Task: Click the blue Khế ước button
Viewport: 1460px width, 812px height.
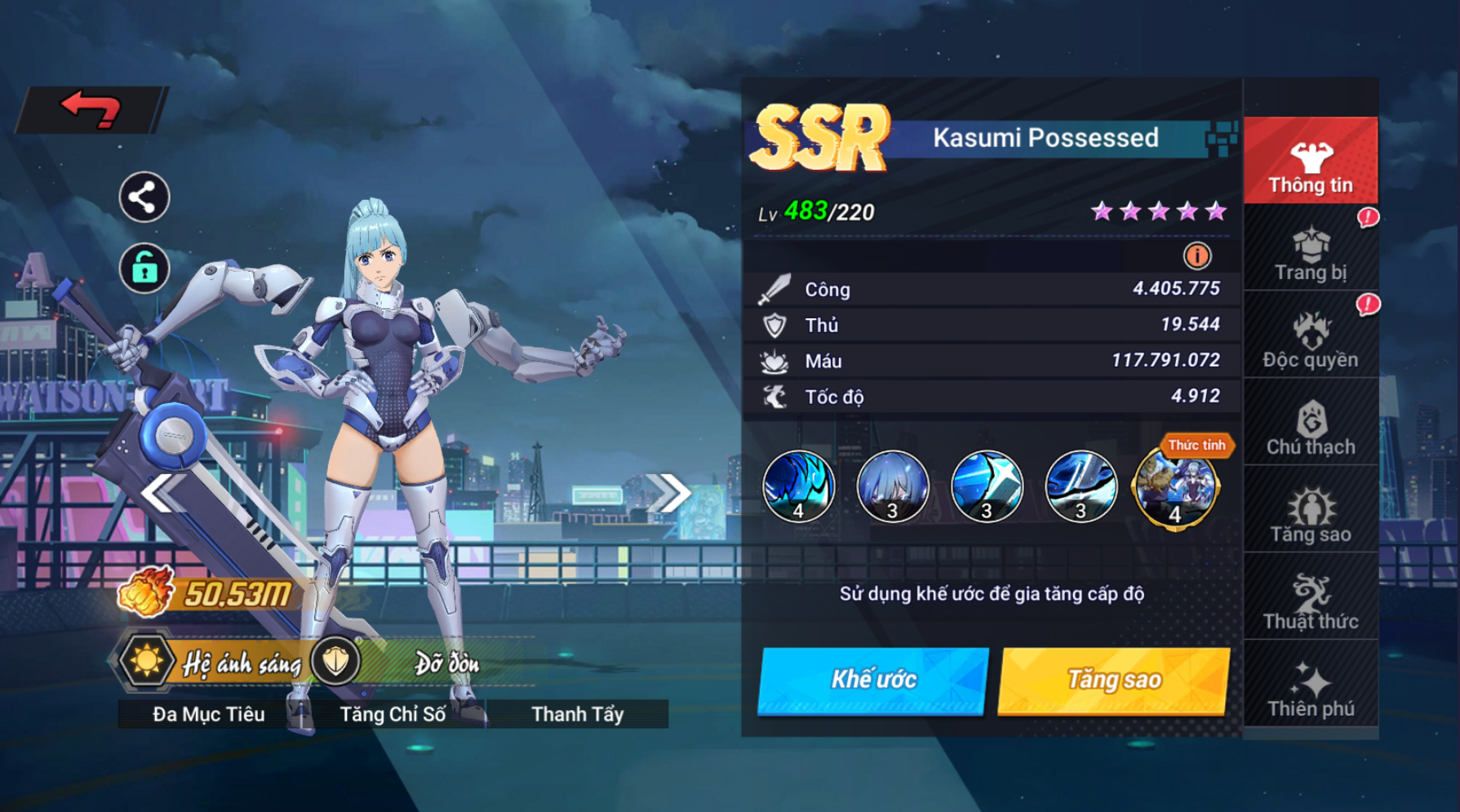Action: (x=873, y=680)
